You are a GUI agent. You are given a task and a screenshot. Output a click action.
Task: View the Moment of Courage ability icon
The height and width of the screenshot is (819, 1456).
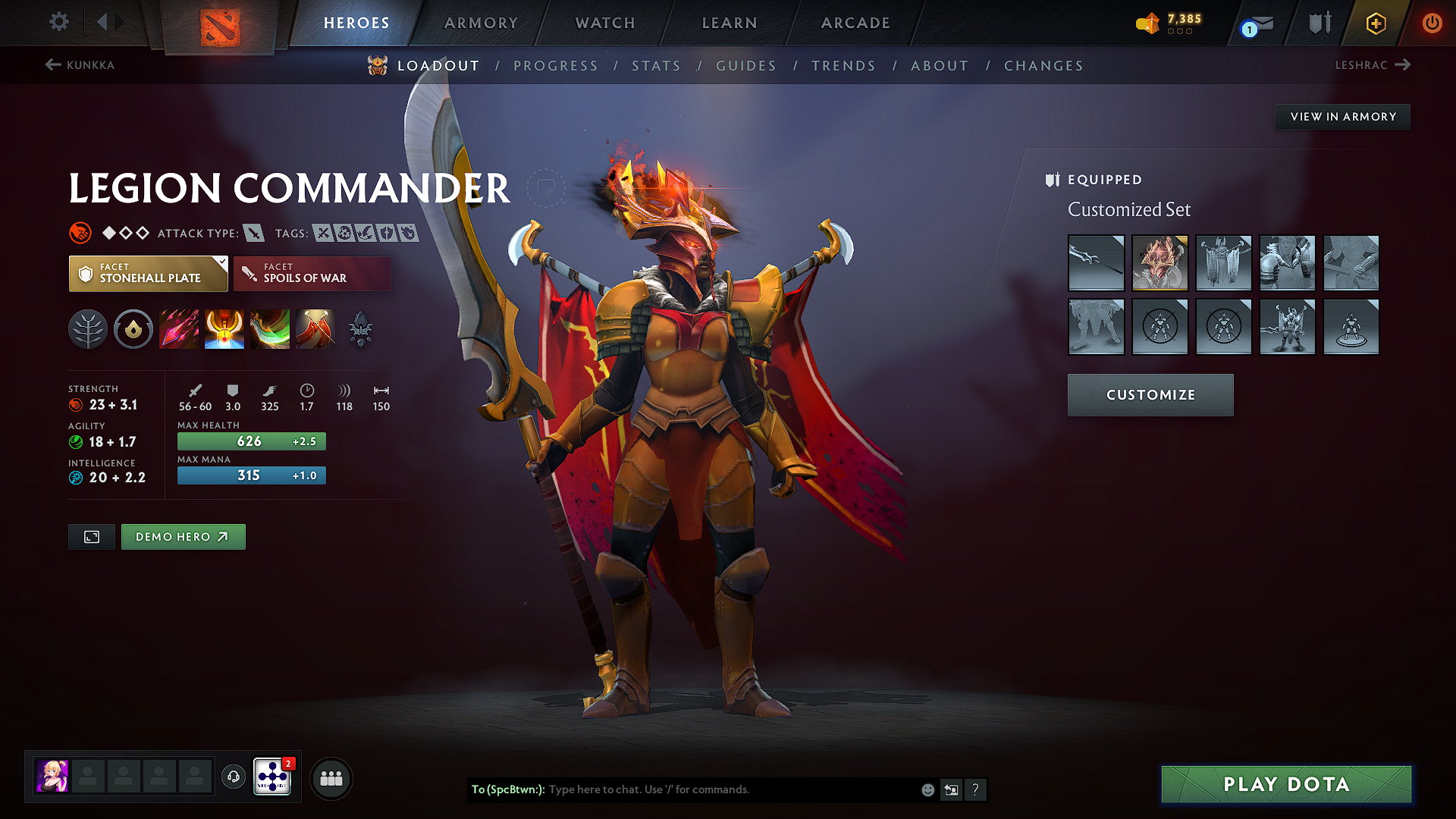pos(270,328)
